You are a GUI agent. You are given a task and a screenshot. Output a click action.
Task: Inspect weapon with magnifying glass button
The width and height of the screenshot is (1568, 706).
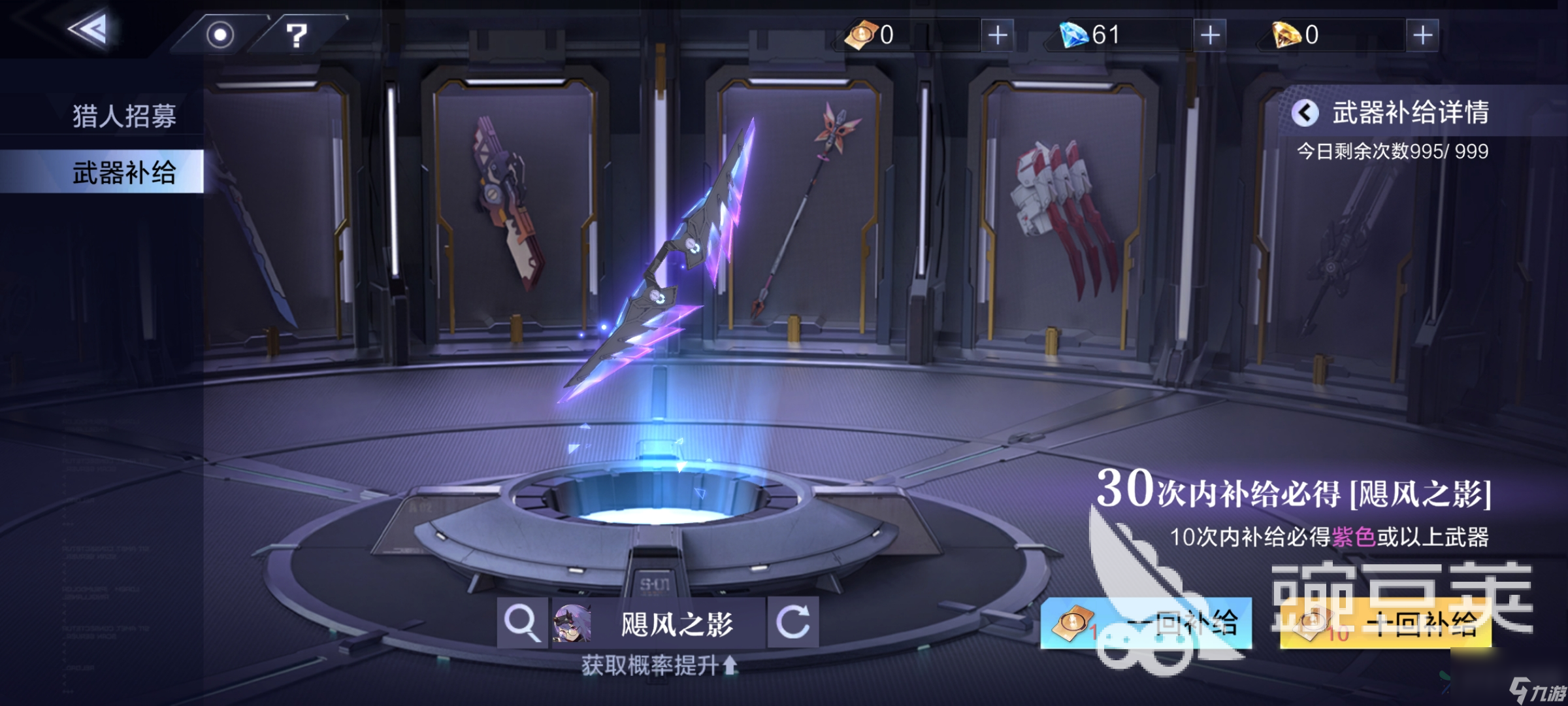[522, 622]
